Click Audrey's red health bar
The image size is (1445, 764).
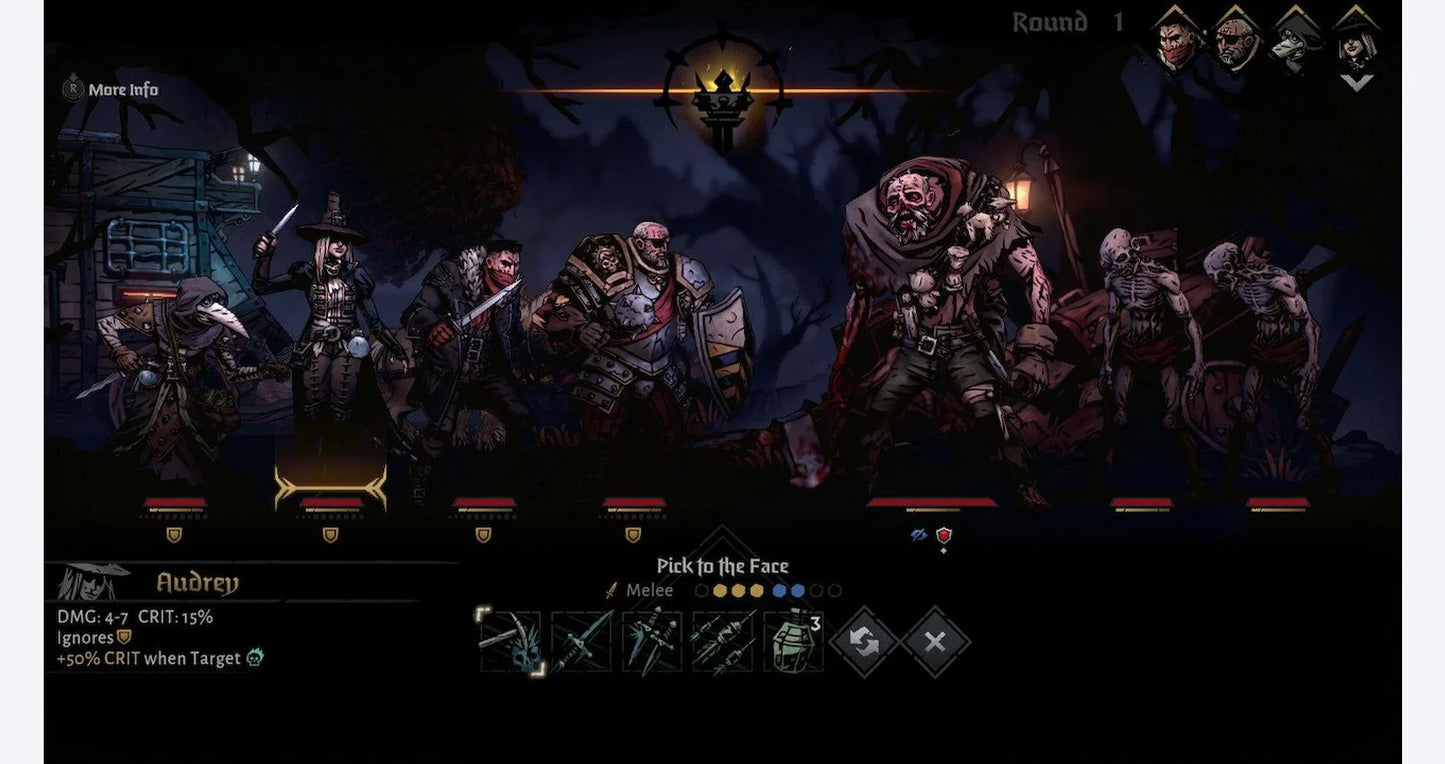pyautogui.click(x=330, y=500)
